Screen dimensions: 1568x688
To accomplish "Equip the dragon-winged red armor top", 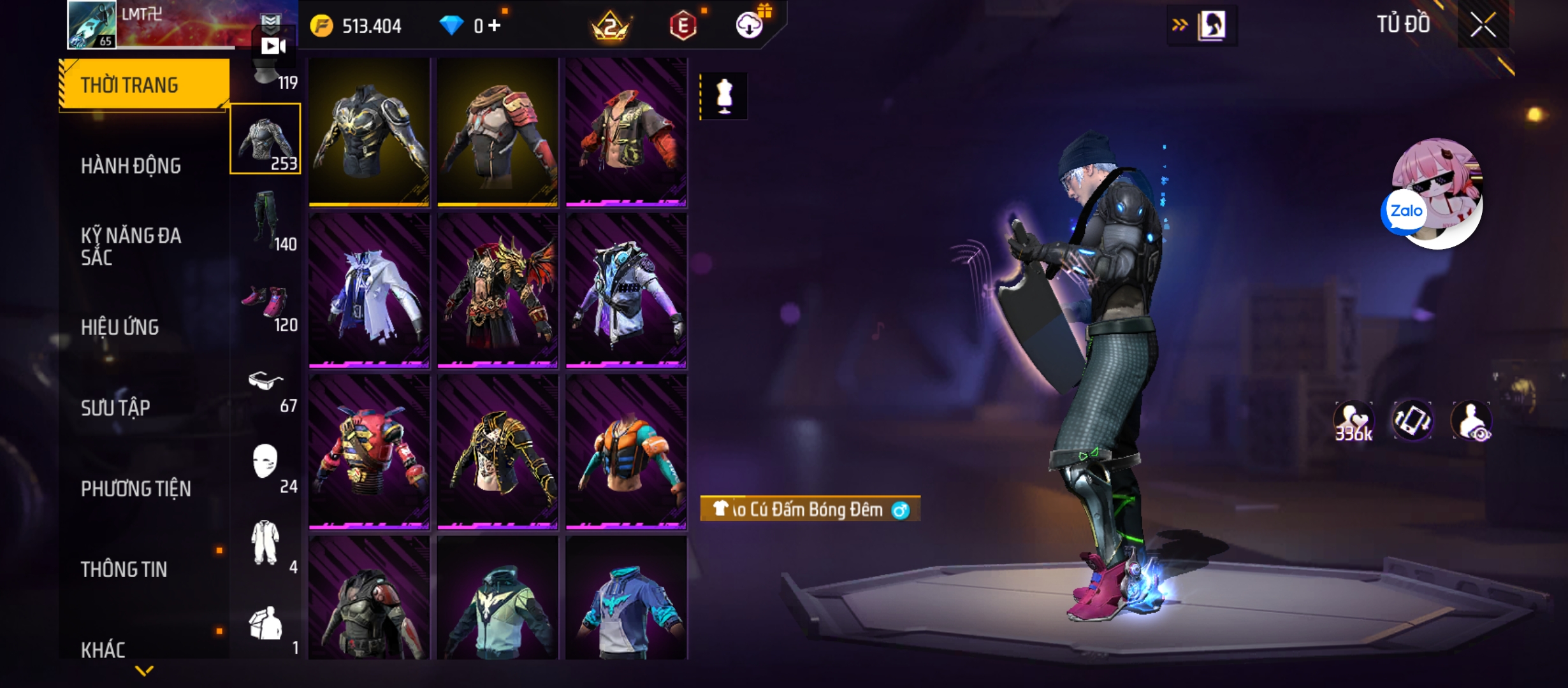I will tap(498, 291).
